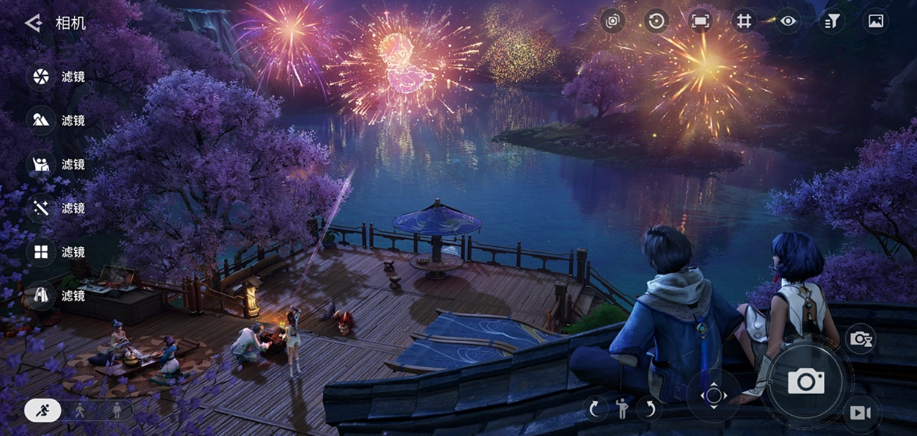The image size is (917, 436).
Task: Click the camera movement directional pad
Action: pos(714,395)
